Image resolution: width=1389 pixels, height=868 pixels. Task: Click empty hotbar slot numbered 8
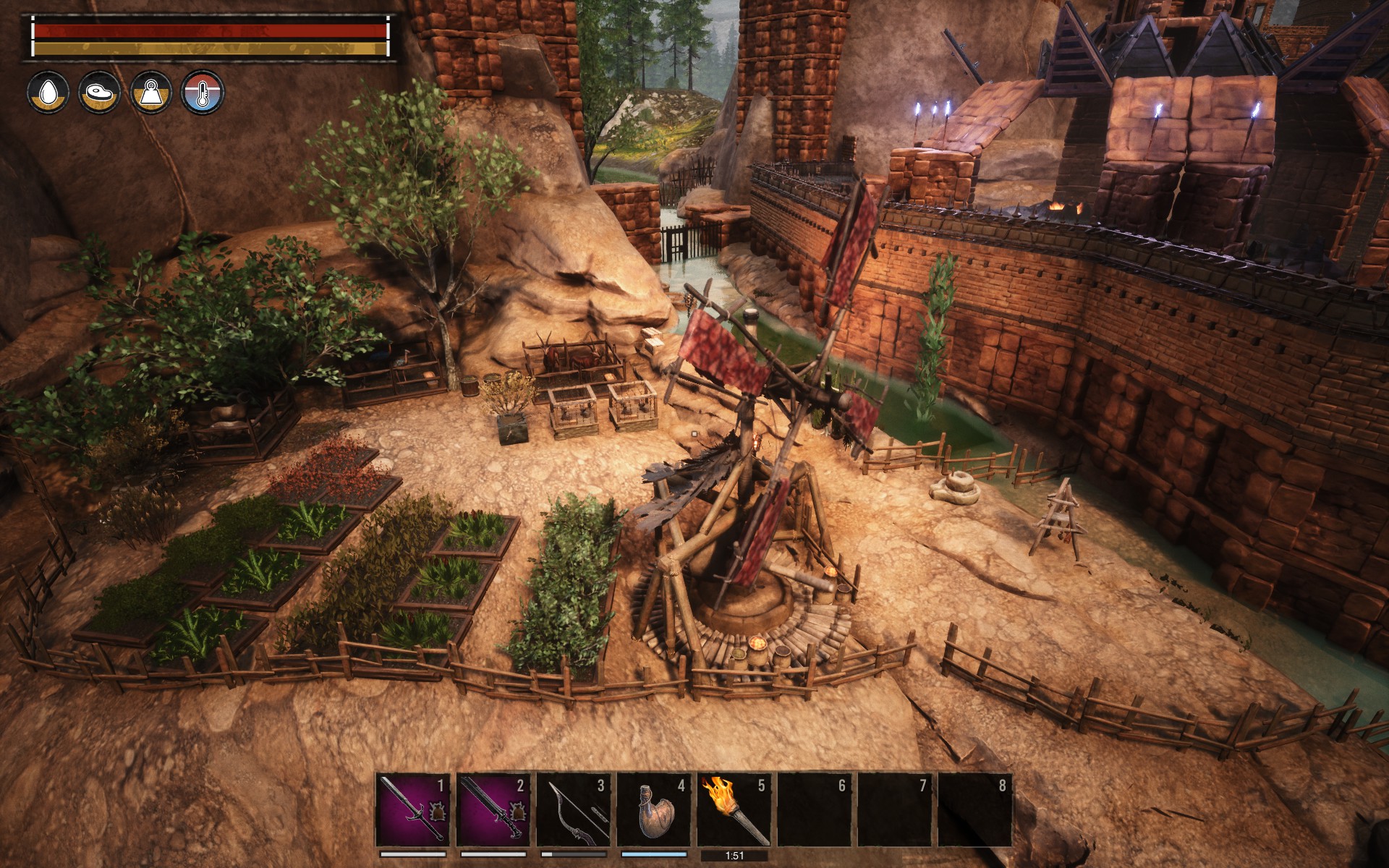coord(975,809)
